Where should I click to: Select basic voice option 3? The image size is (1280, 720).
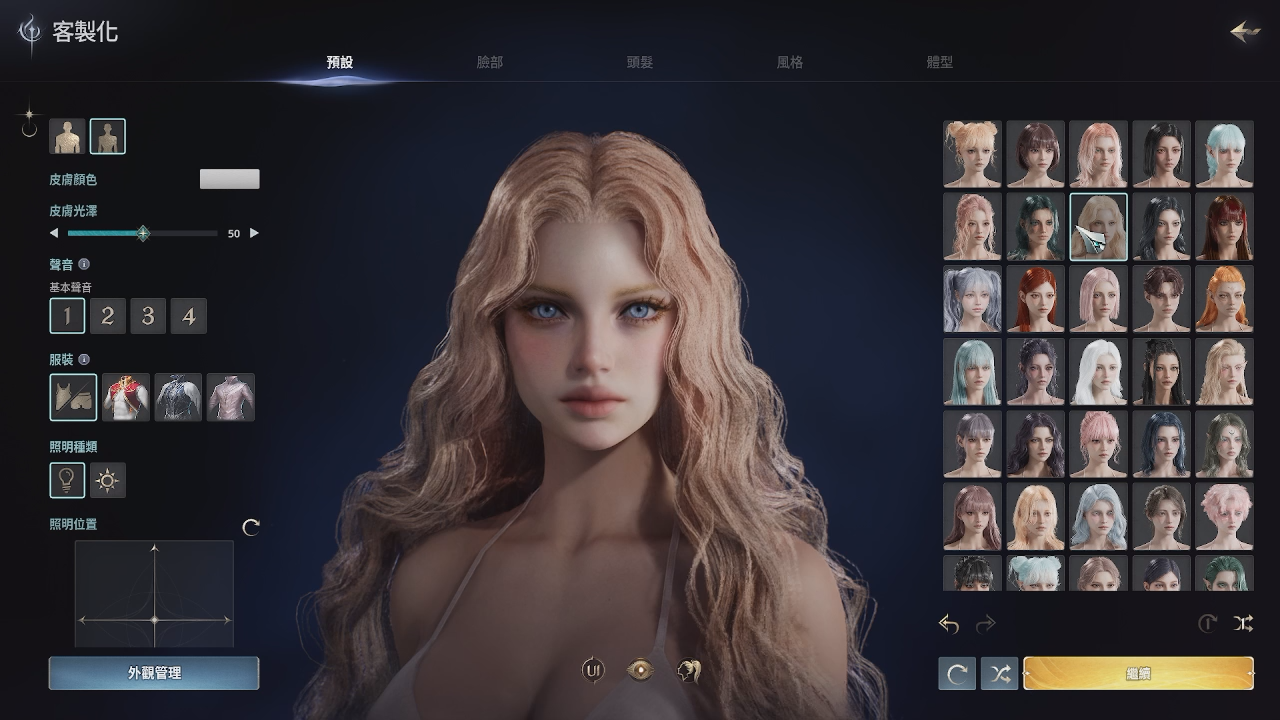(148, 315)
